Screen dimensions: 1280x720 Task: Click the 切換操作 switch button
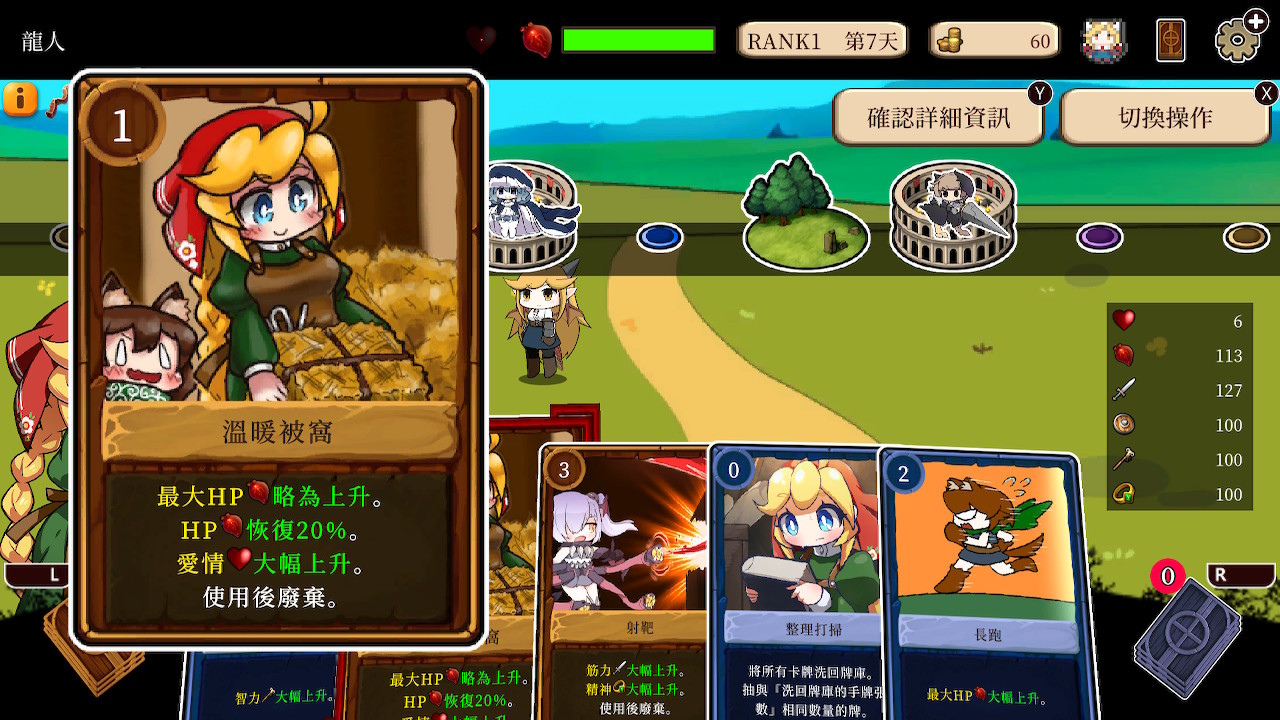(x=1165, y=118)
